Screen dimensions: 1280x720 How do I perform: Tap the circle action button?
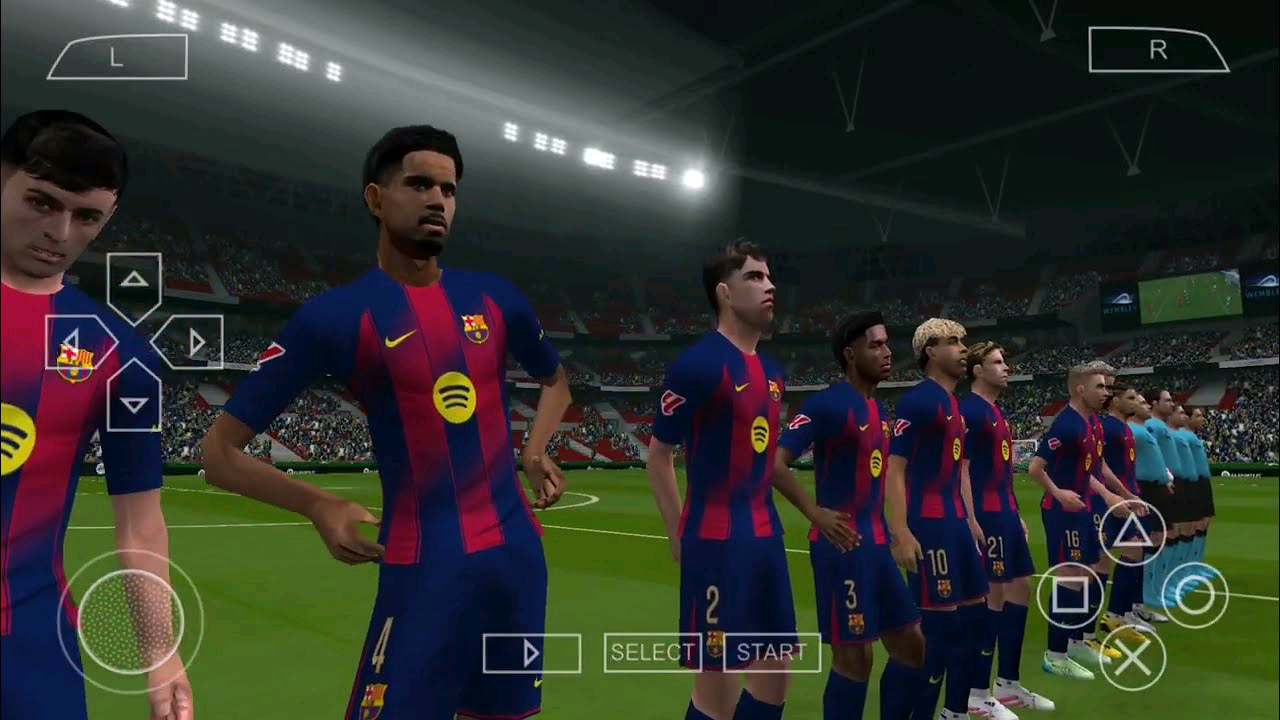pos(1194,596)
